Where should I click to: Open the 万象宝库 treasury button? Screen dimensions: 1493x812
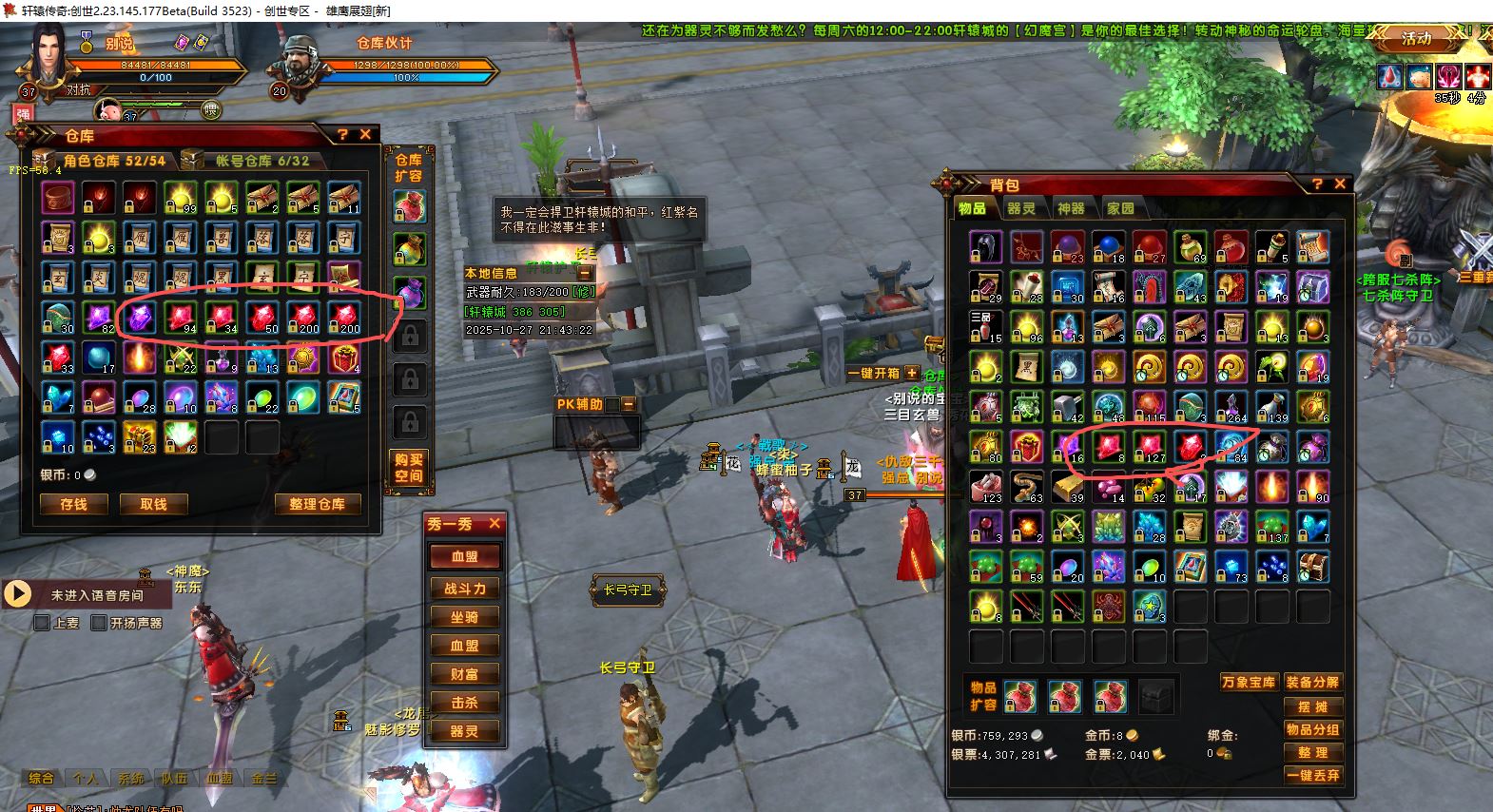pos(1248,683)
